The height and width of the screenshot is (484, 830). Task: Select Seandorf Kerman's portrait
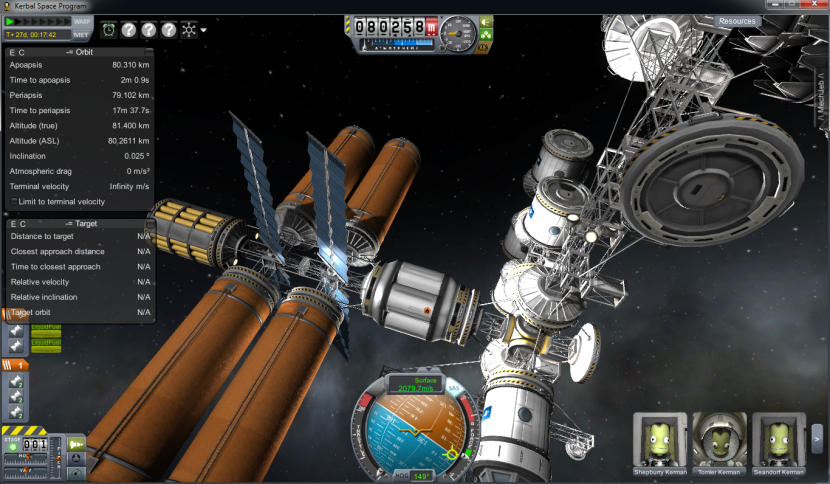[x=777, y=439]
